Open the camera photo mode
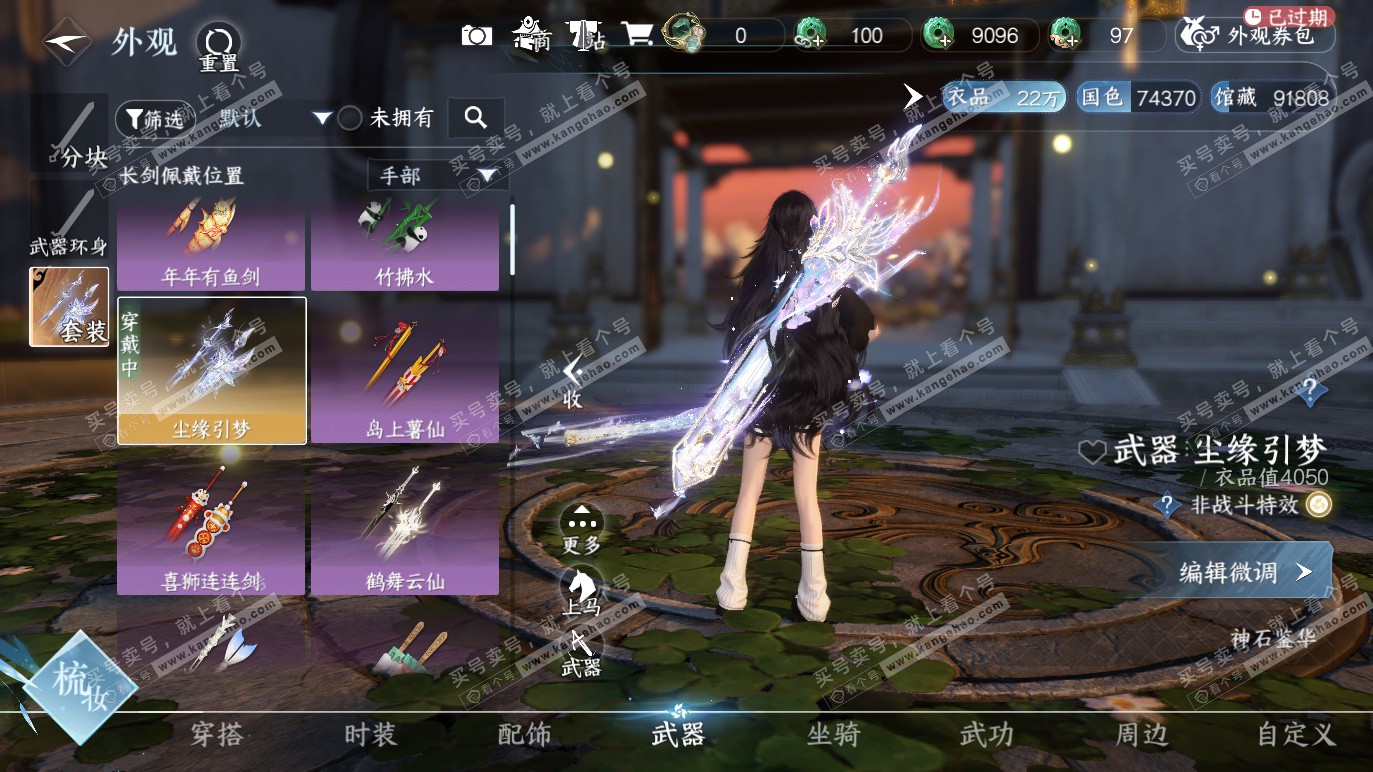 [477, 36]
